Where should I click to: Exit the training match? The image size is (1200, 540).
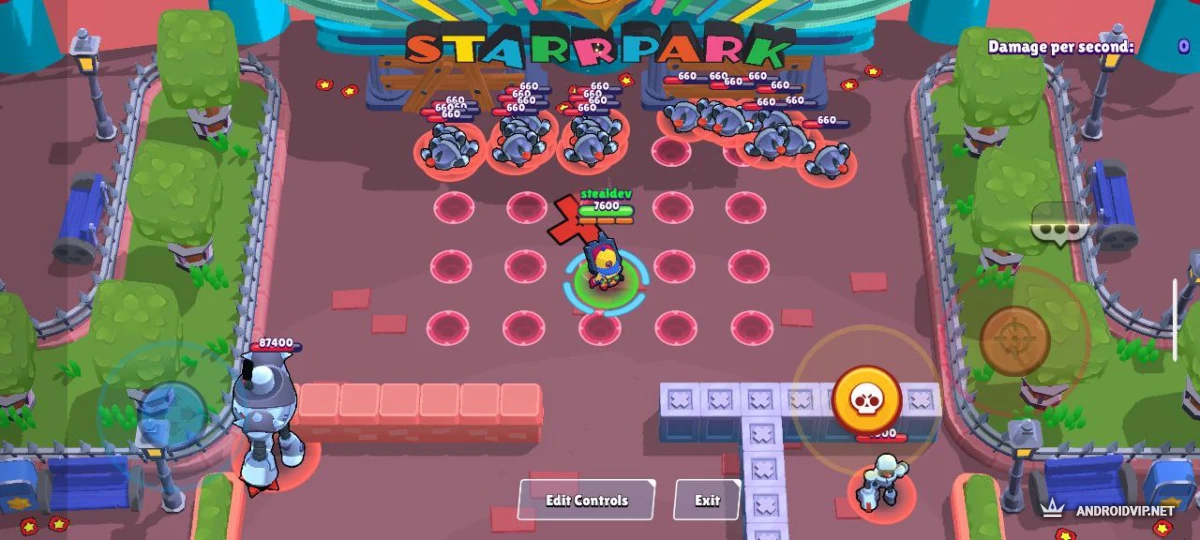click(707, 500)
